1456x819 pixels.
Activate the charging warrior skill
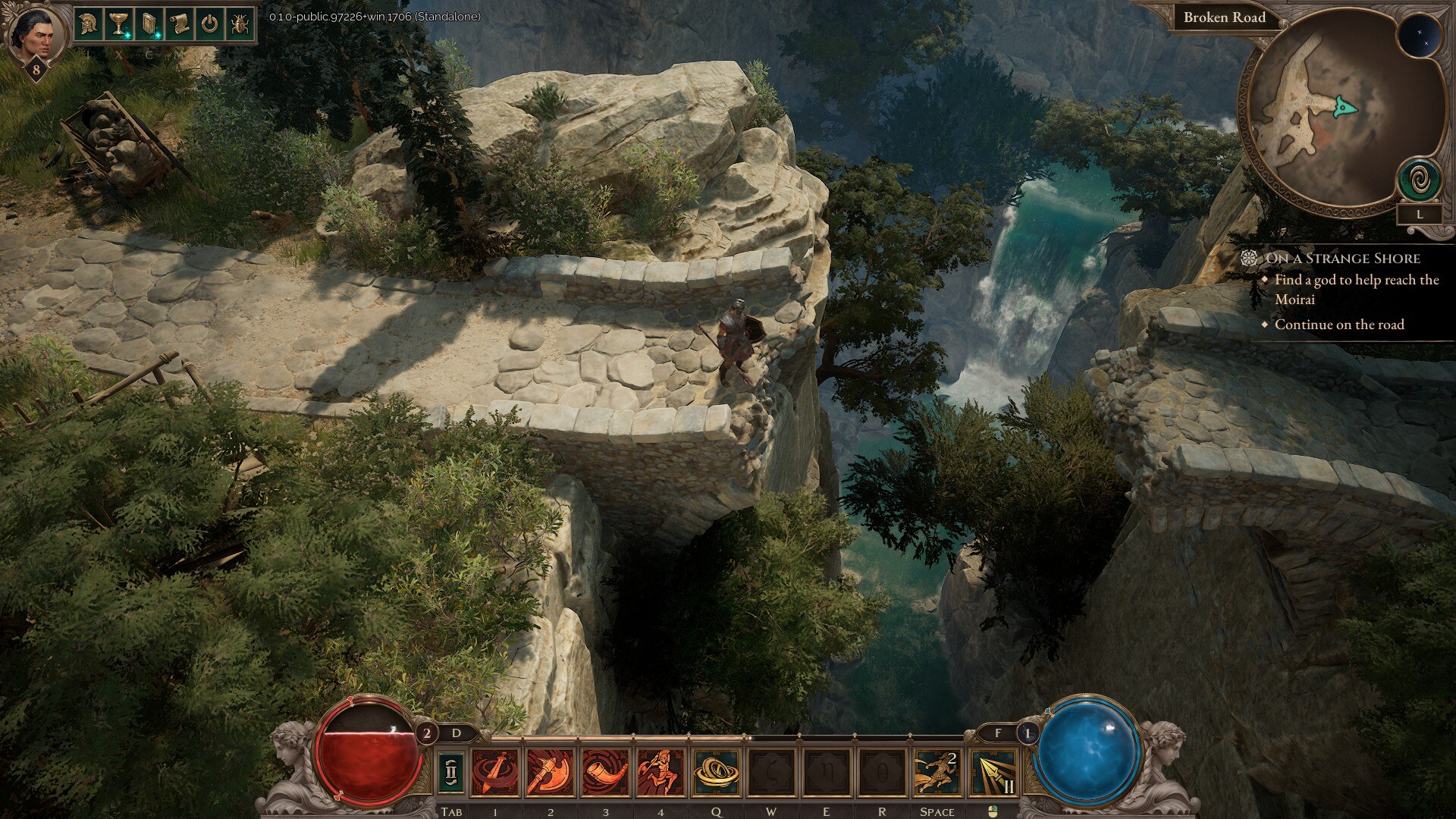point(661,773)
